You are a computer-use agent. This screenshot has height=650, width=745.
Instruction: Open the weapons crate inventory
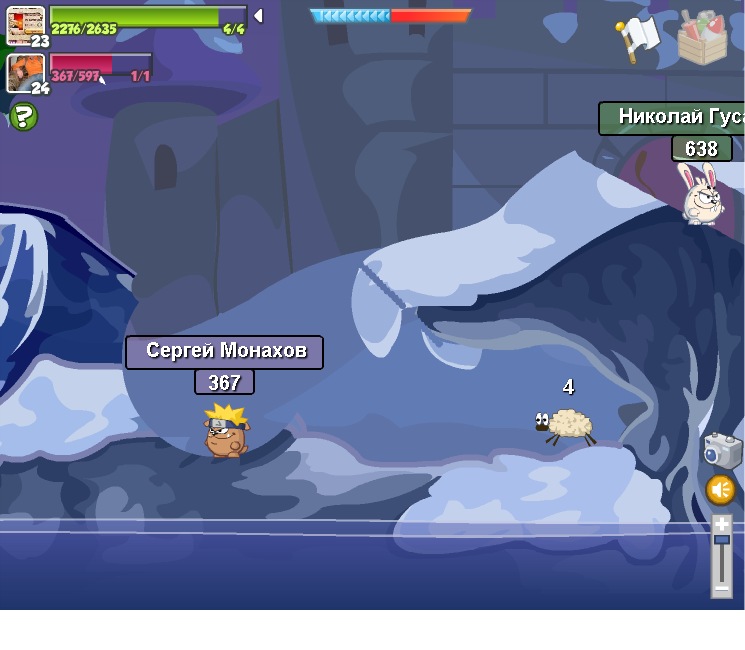coord(702,38)
